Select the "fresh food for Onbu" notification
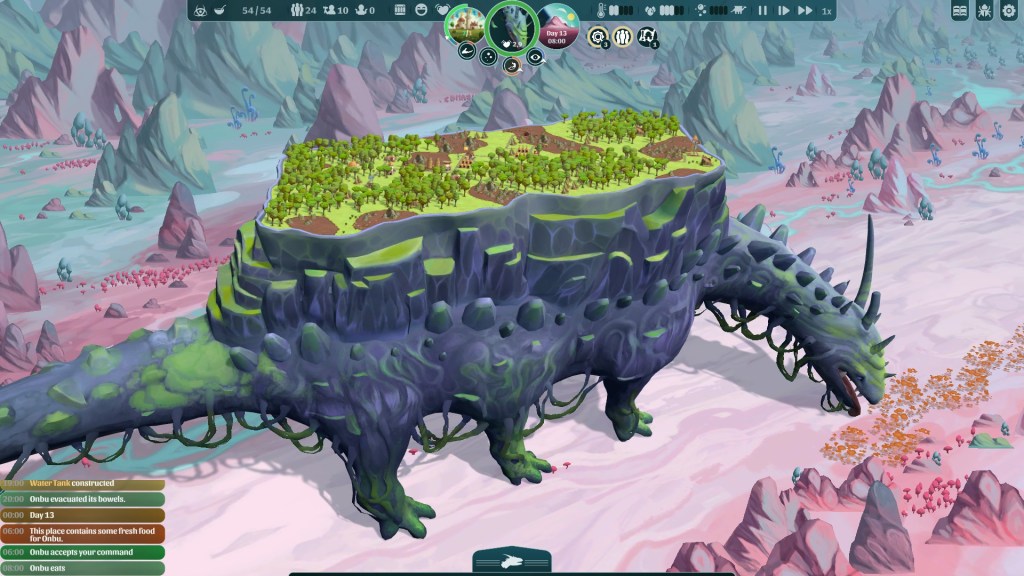The height and width of the screenshot is (576, 1024). tap(84, 535)
